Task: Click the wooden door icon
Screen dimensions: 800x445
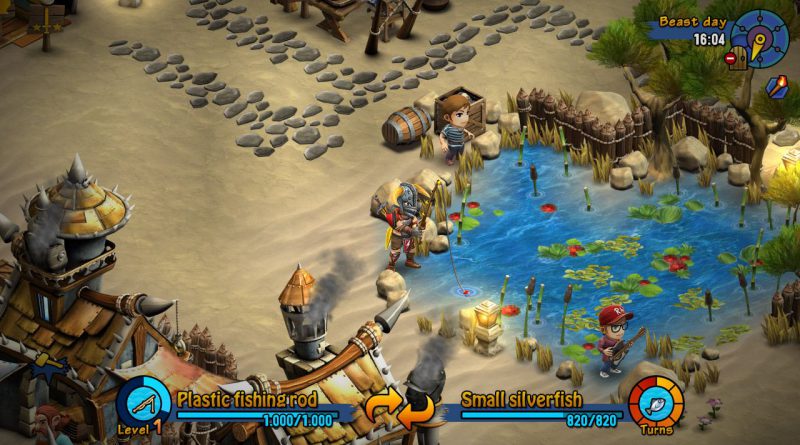Action: (741, 56)
